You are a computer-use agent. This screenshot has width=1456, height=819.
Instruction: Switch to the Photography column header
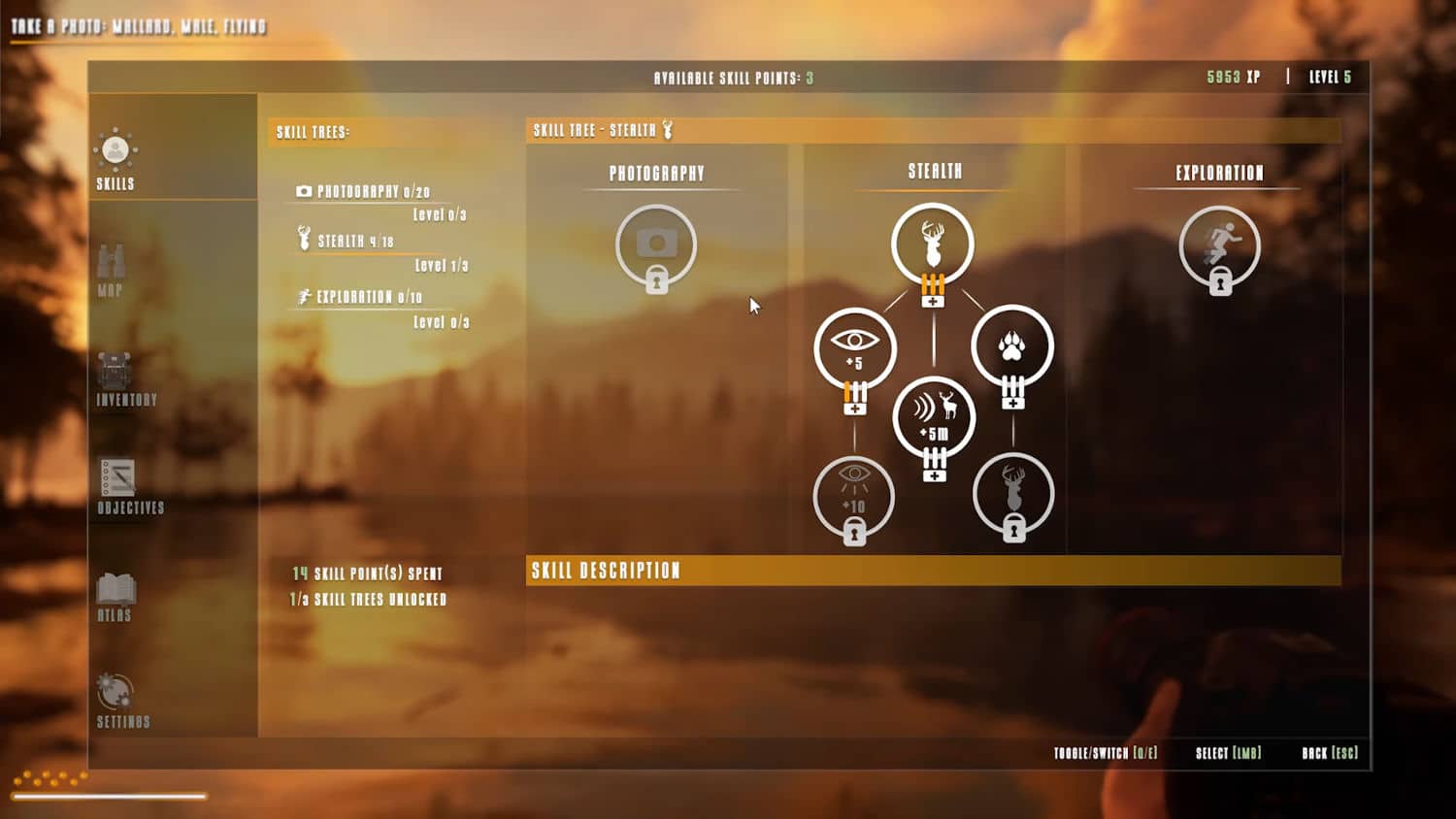pos(656,174)
